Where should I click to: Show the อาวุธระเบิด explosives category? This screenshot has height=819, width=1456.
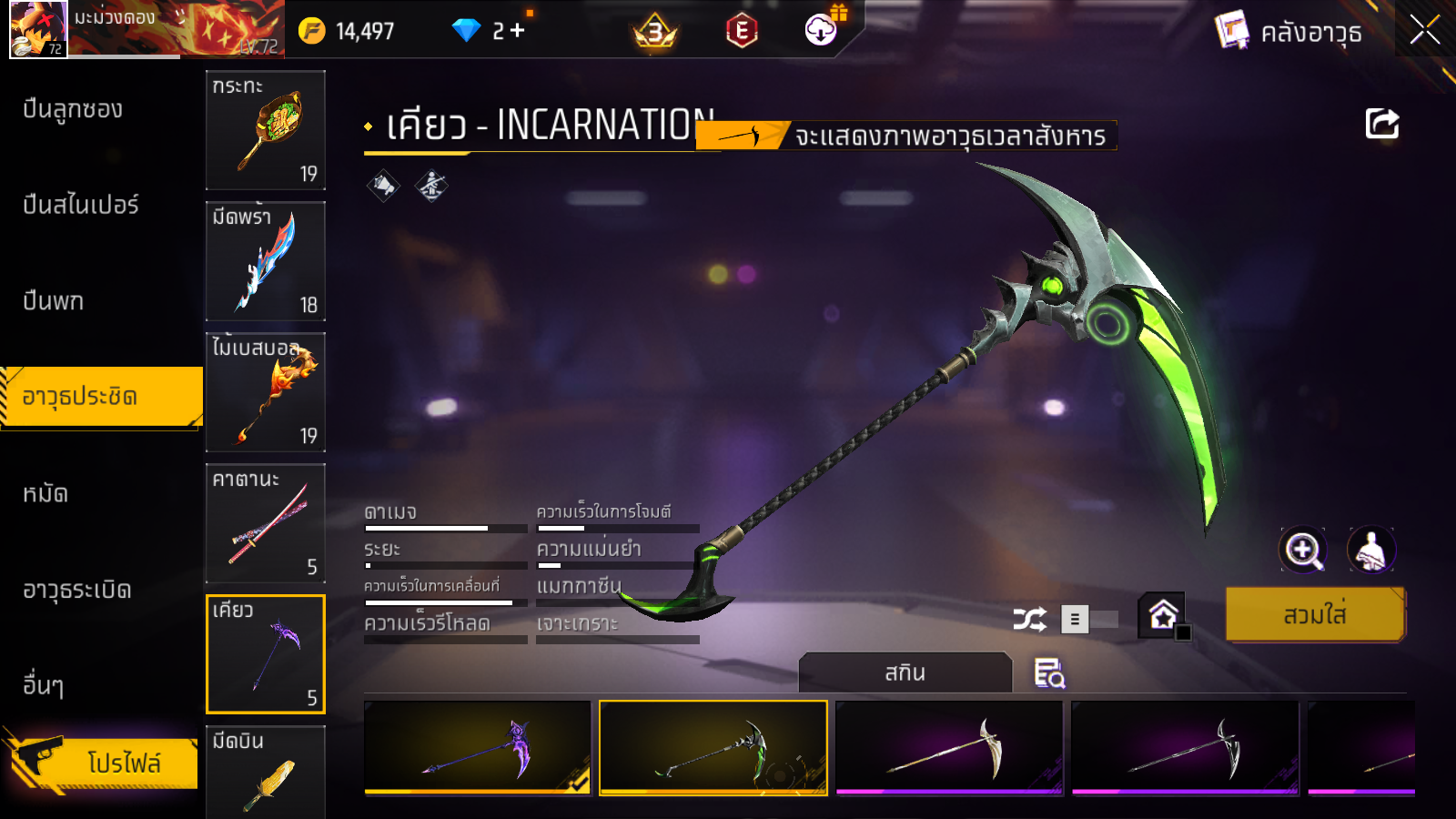click(77, 590)
